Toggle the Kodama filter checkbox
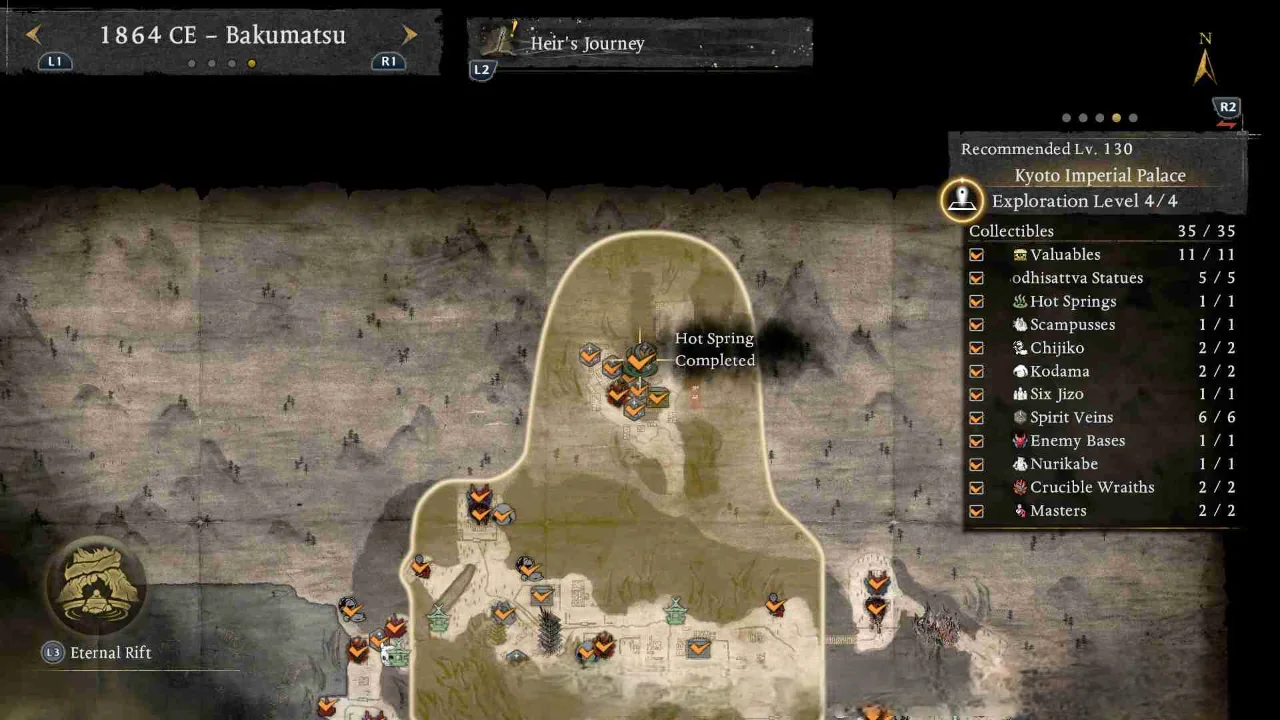This screenshot has height=720, width=1280. click(976, 371)
